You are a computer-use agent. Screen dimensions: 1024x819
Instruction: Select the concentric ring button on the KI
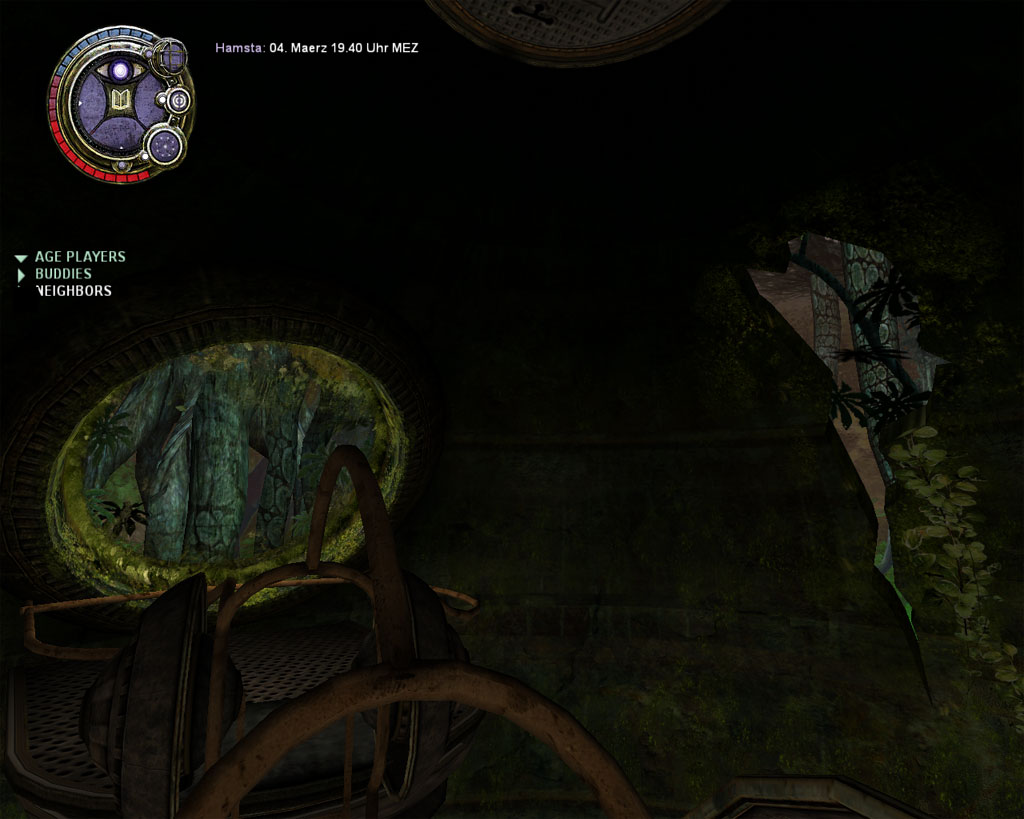pos(178,100)
